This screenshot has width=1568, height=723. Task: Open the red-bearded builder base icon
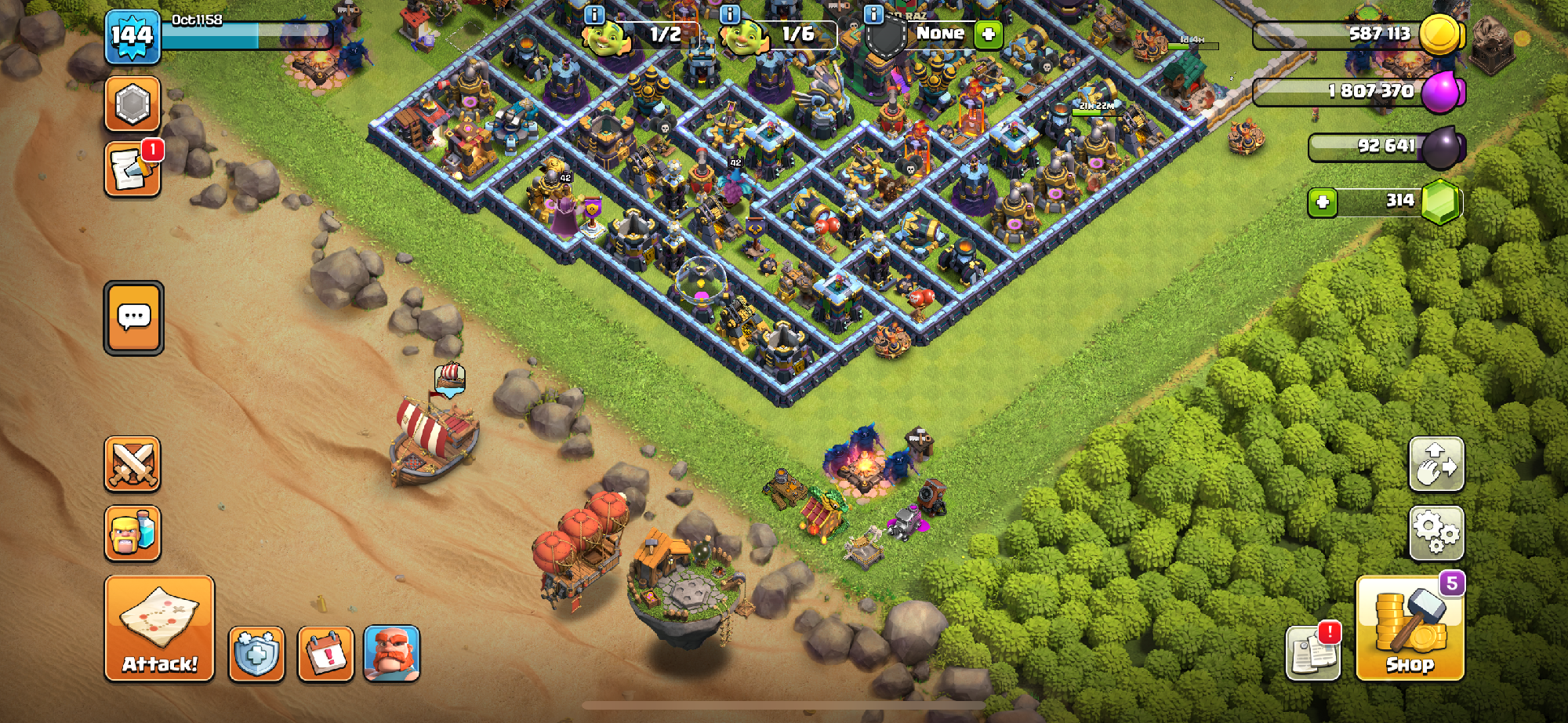click(392, 654)
